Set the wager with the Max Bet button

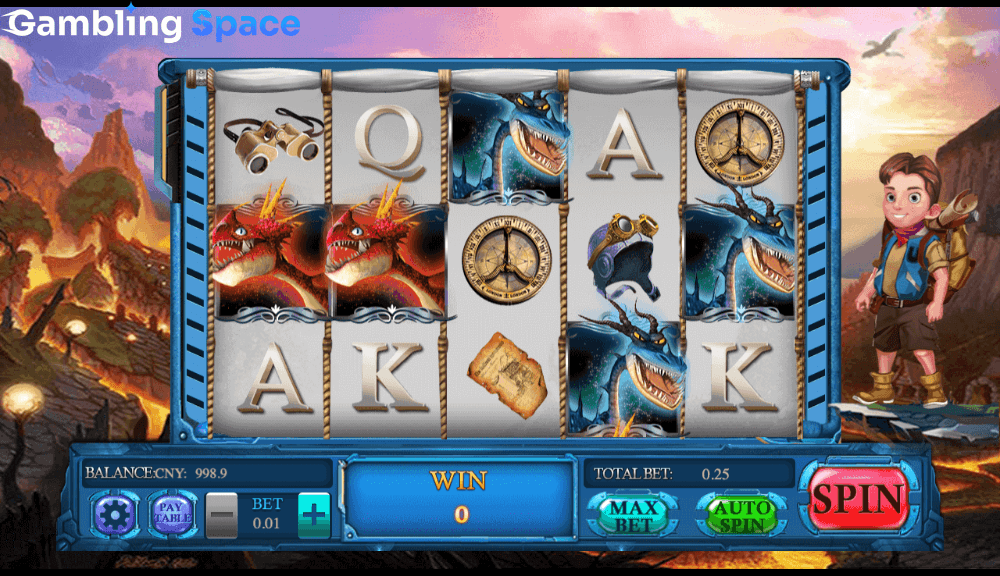click(x=633, y=515)
